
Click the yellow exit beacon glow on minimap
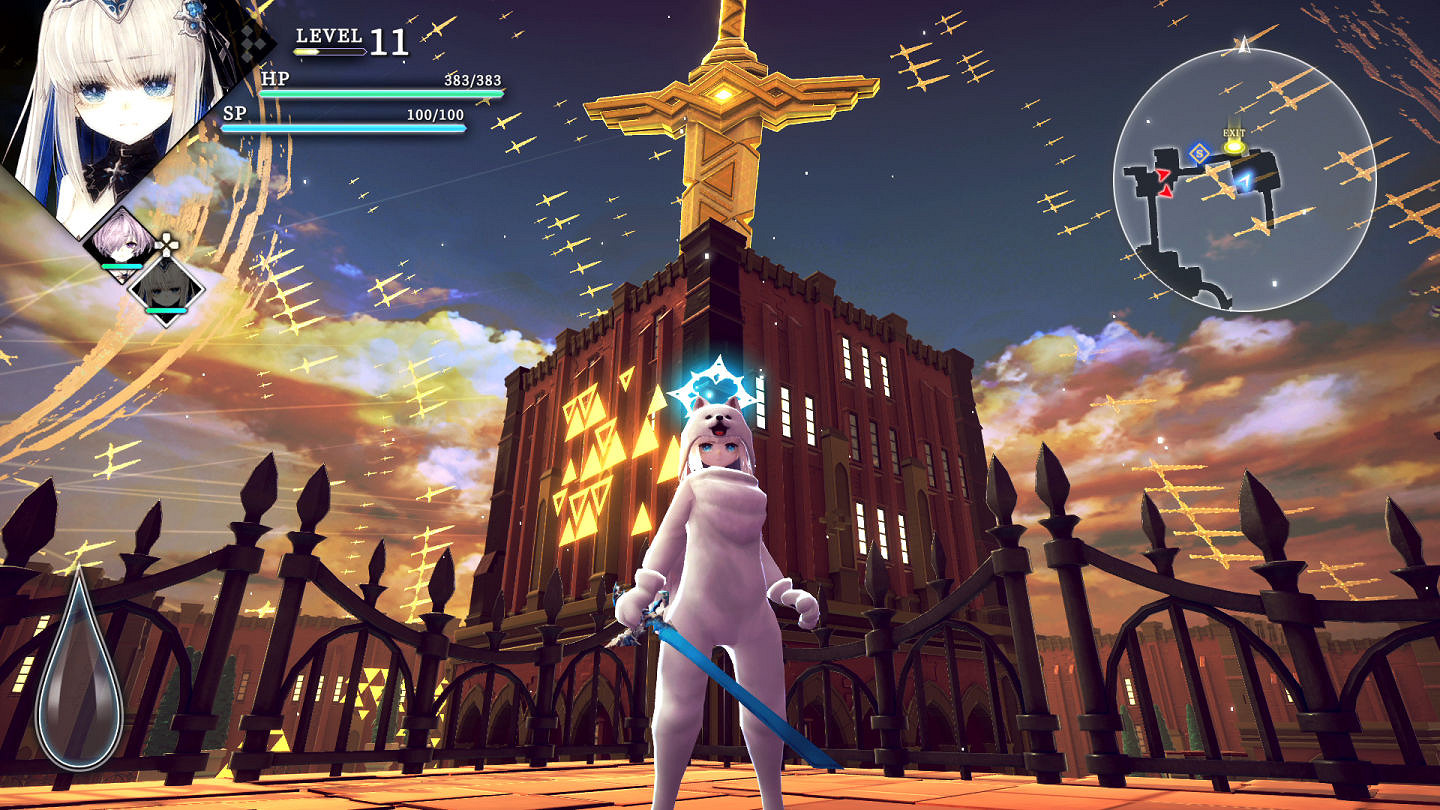(1234, 148)
